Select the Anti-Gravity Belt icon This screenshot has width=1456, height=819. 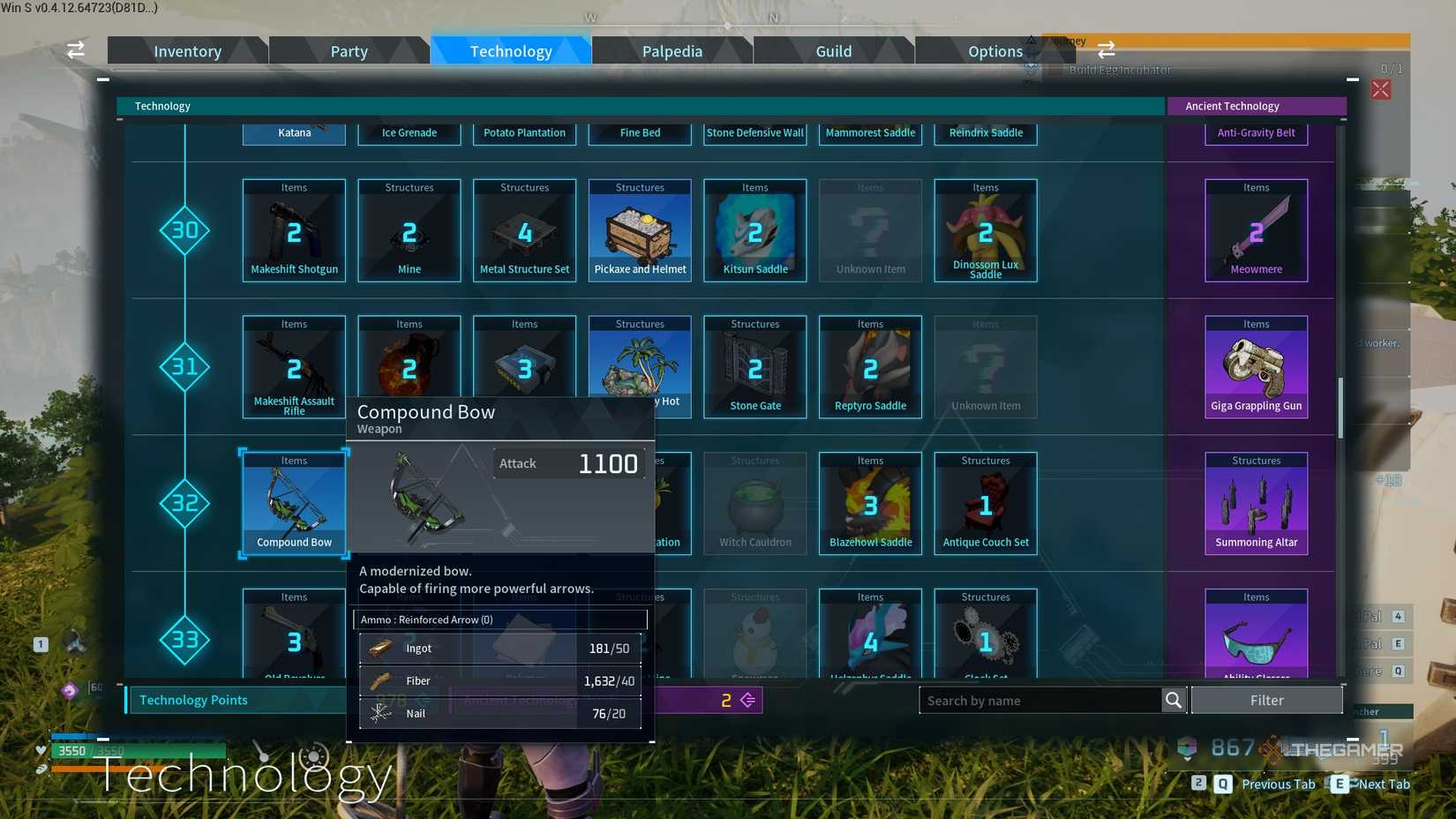click(x=1255, y=132)
